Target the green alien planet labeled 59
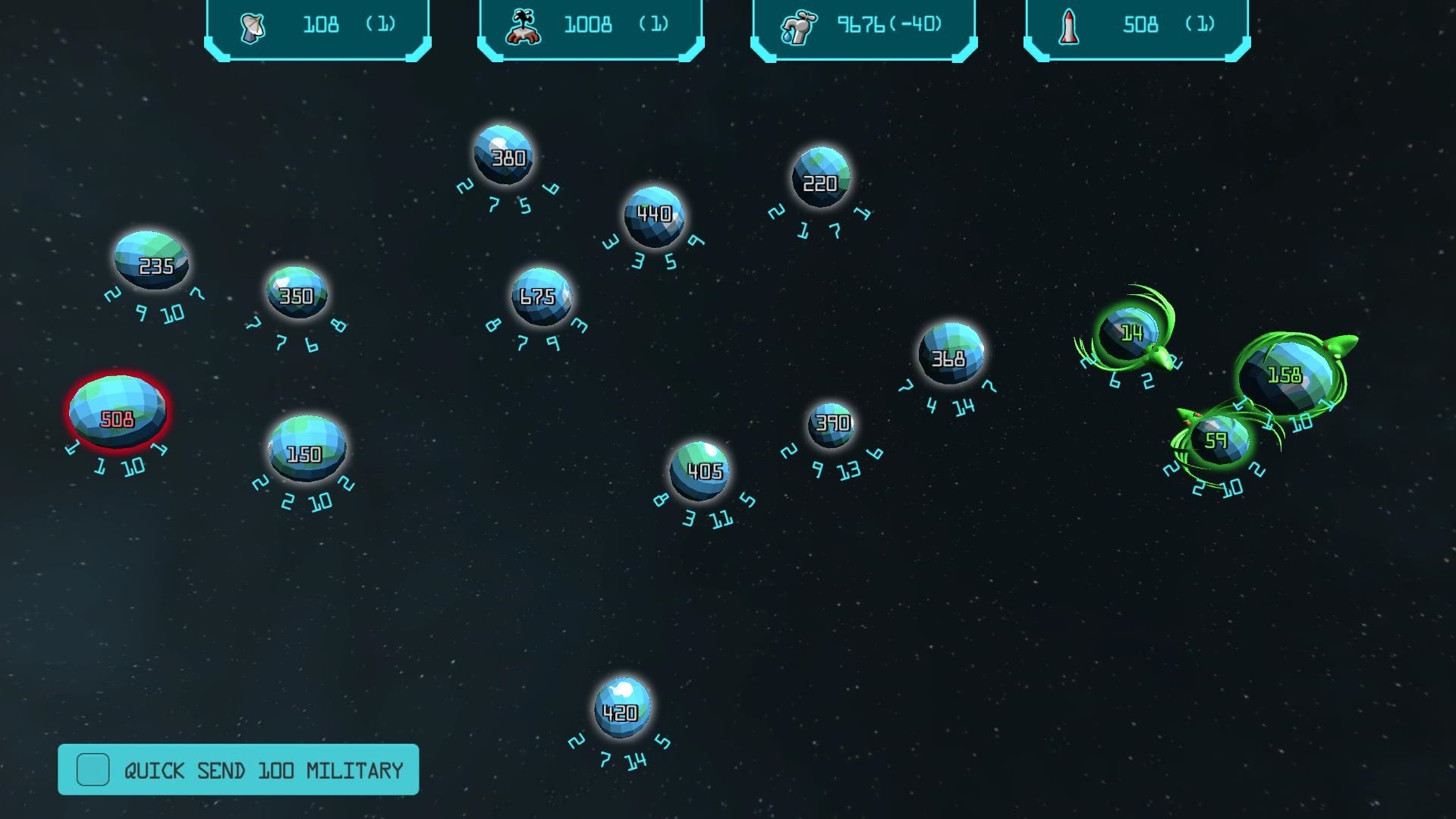The width and height of the screenshot is (1456, 819). pos(1217,440)
